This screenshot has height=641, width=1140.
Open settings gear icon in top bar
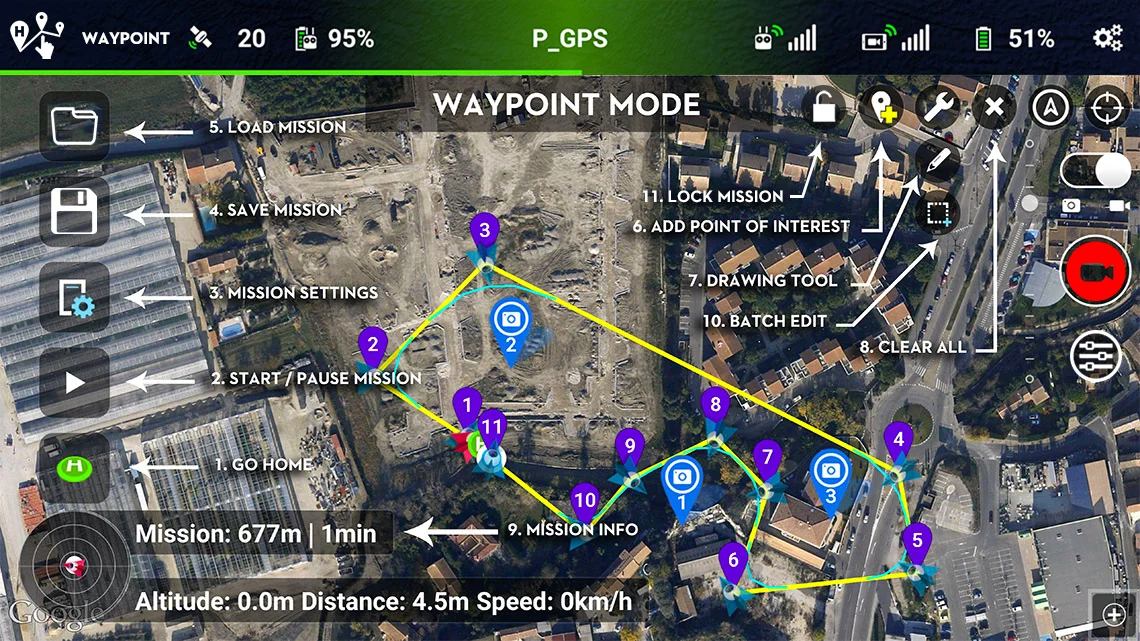click(1107, 39)
